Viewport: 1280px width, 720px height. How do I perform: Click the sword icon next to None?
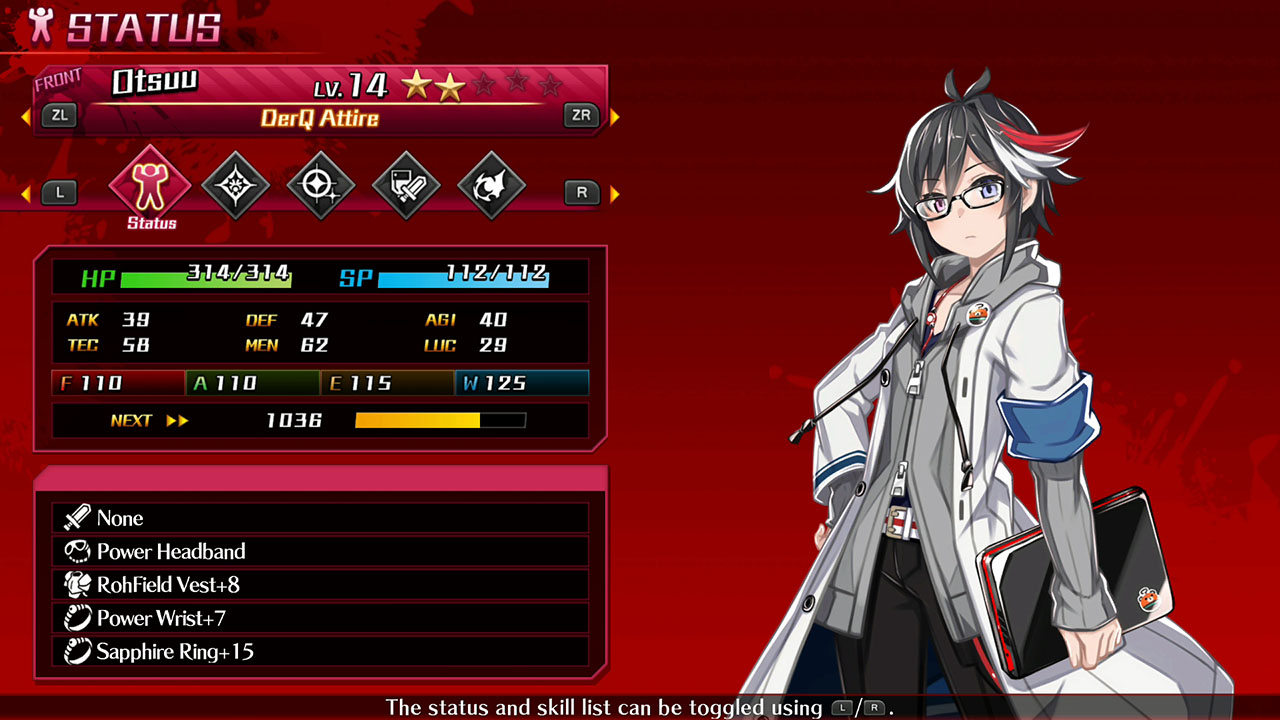(x=77, y=518)
